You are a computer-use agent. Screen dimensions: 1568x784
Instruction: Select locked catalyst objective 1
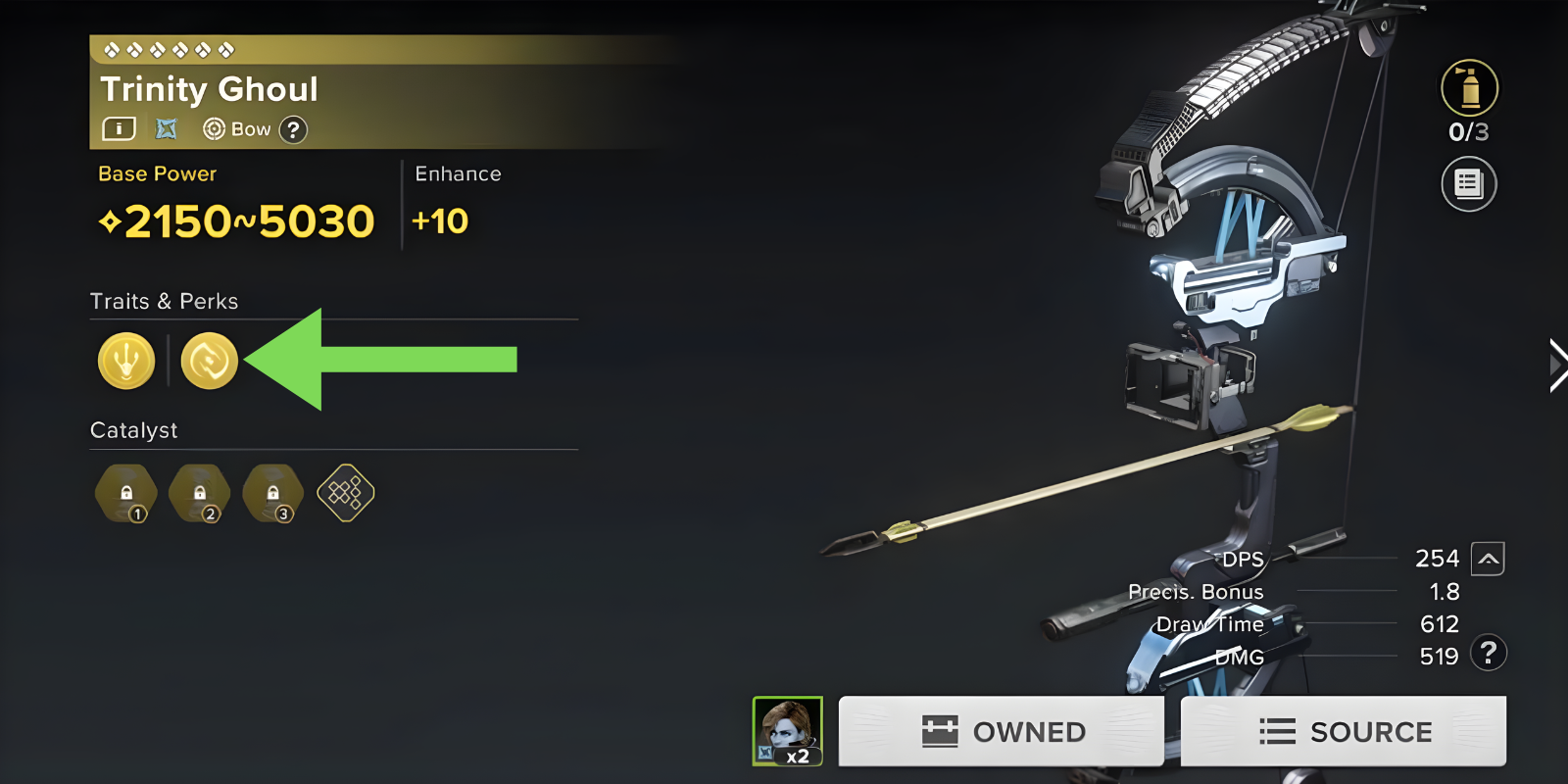coord(125,493)
